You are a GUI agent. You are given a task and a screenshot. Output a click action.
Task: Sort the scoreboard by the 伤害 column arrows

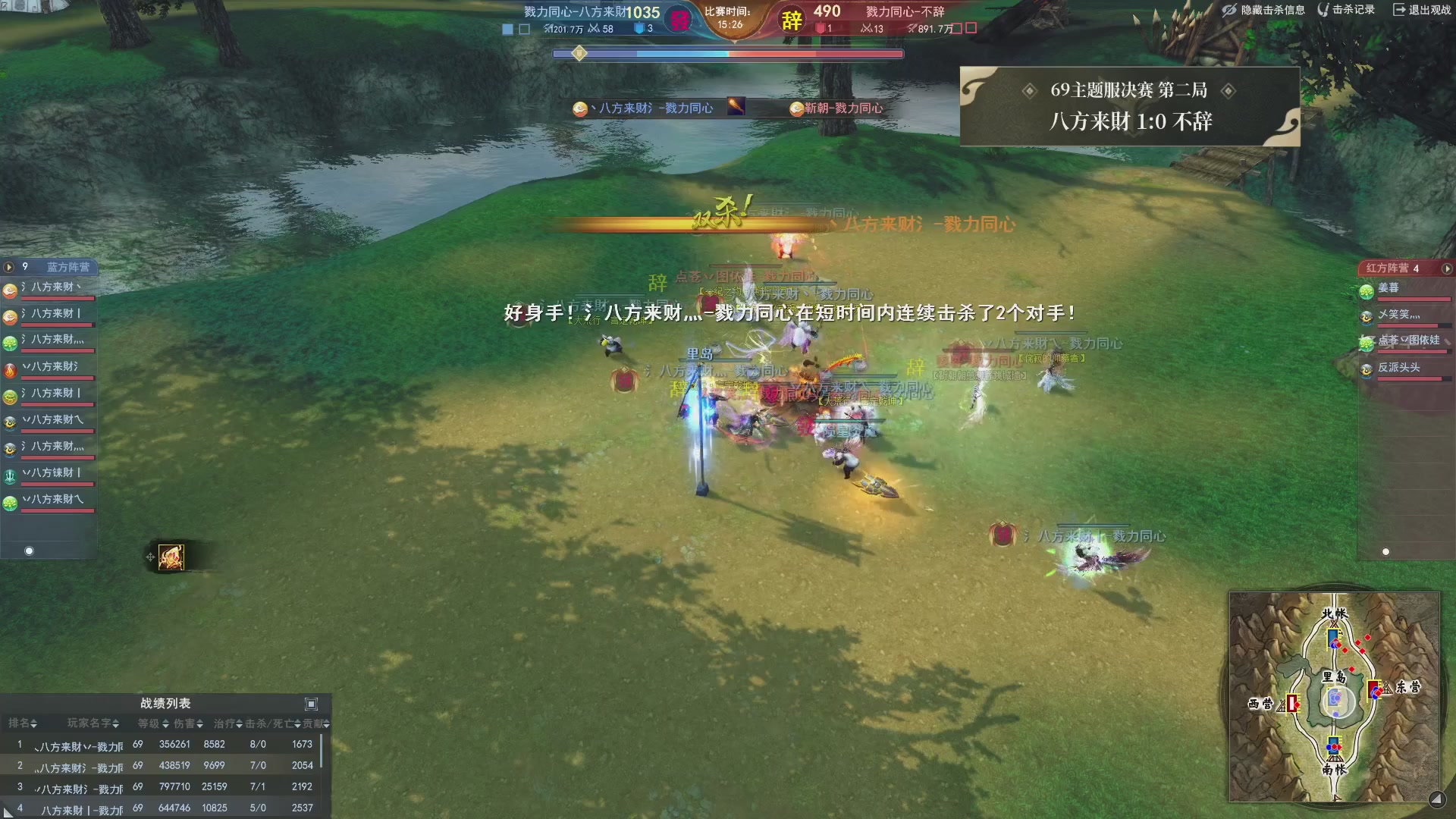[200, 724]
